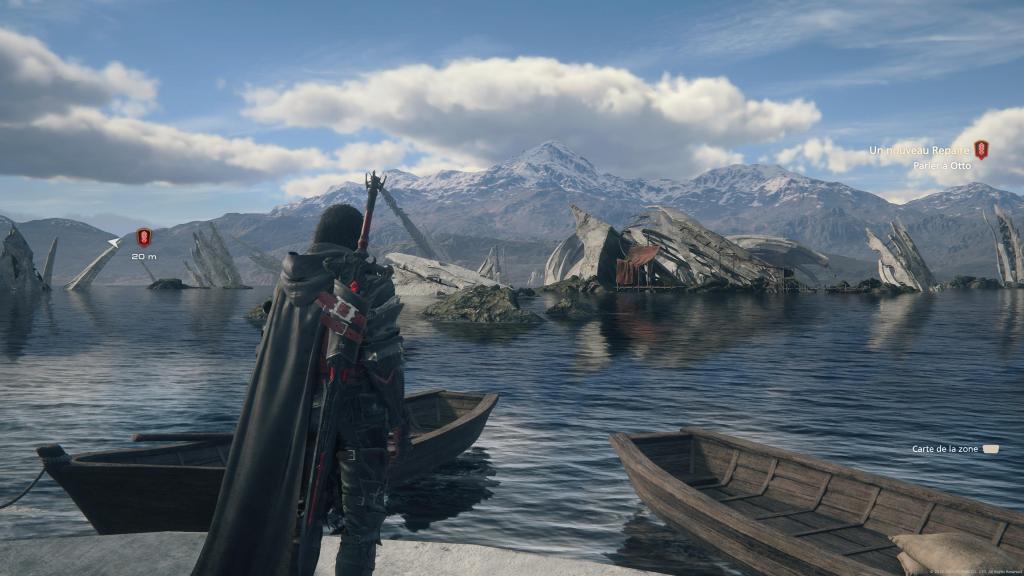Screen dimensions: 1024x576
Task: Select the red quest icon beside the objective title
Action: click(981, 150)
